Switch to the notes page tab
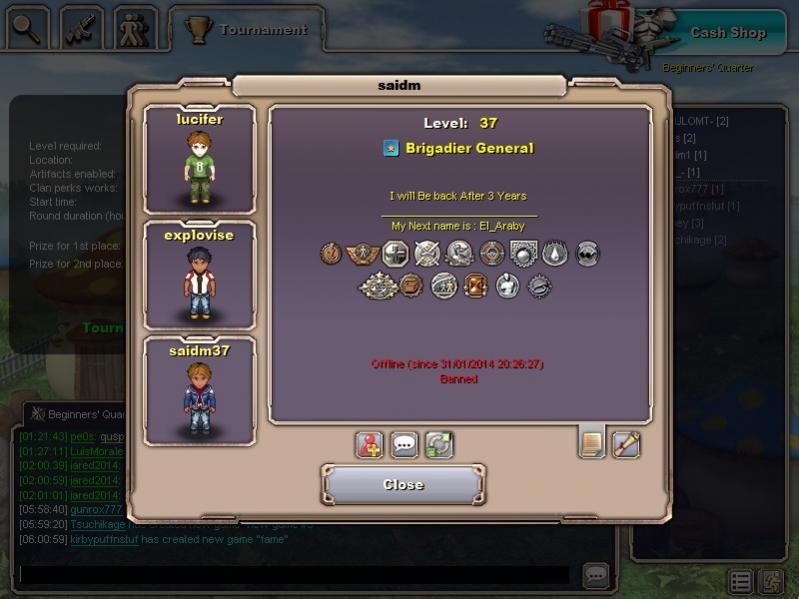The image size is (799, 599). tap(592, 443)
